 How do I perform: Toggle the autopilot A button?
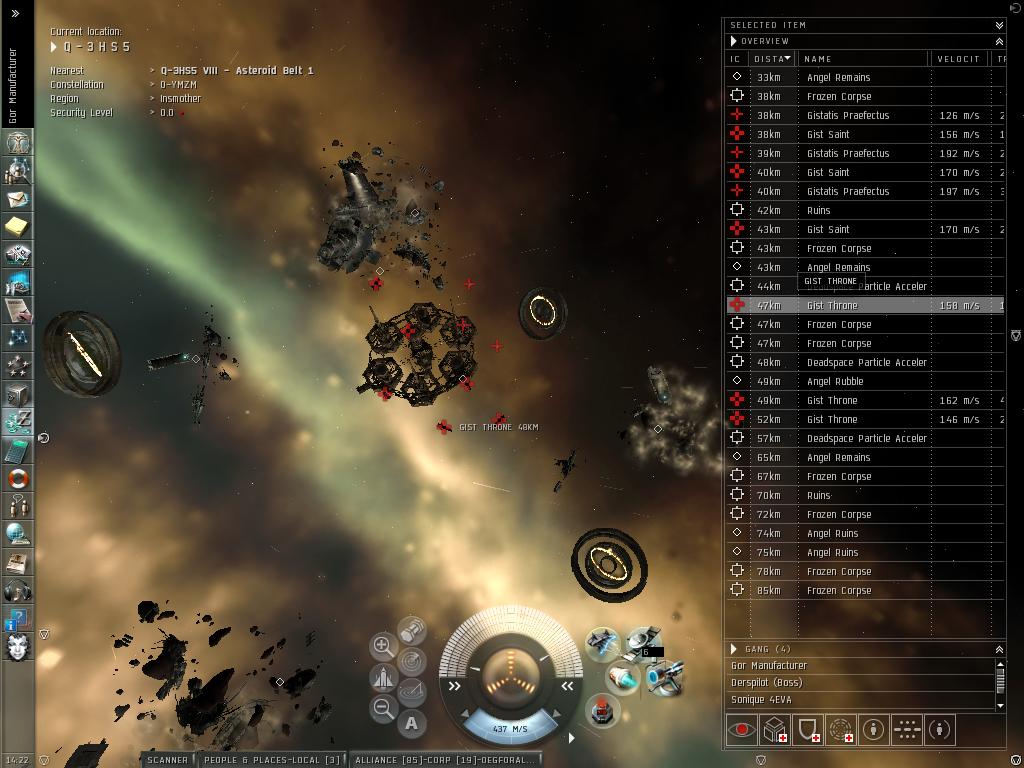[411, 723]
